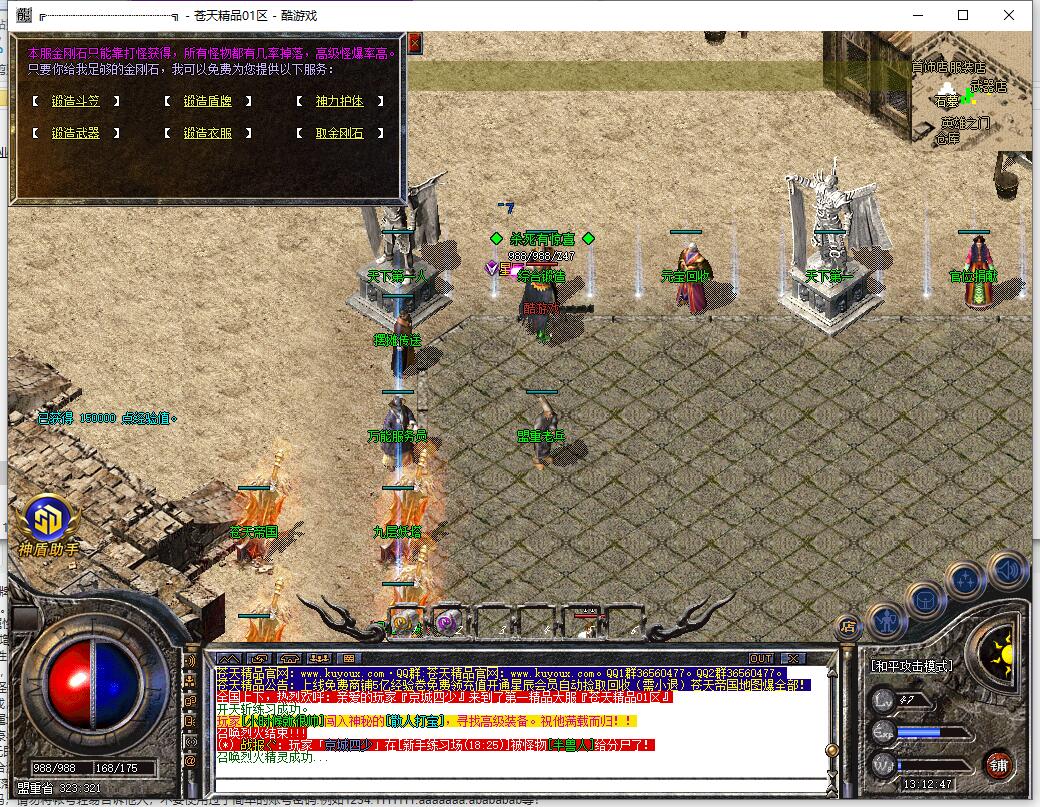Click the red 铺 stall button
This screenshot has height=807, width=1040.
[998, 766]
